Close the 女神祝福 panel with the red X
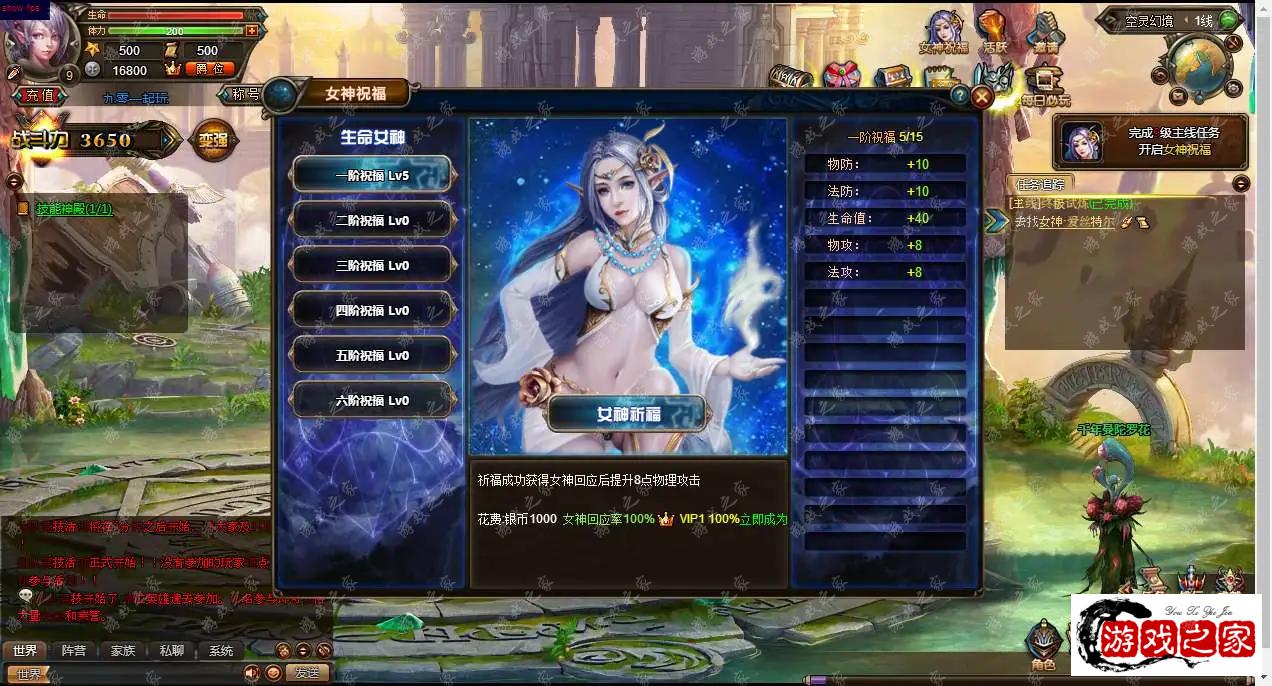The image size is (1272, 686). (982, 96)
